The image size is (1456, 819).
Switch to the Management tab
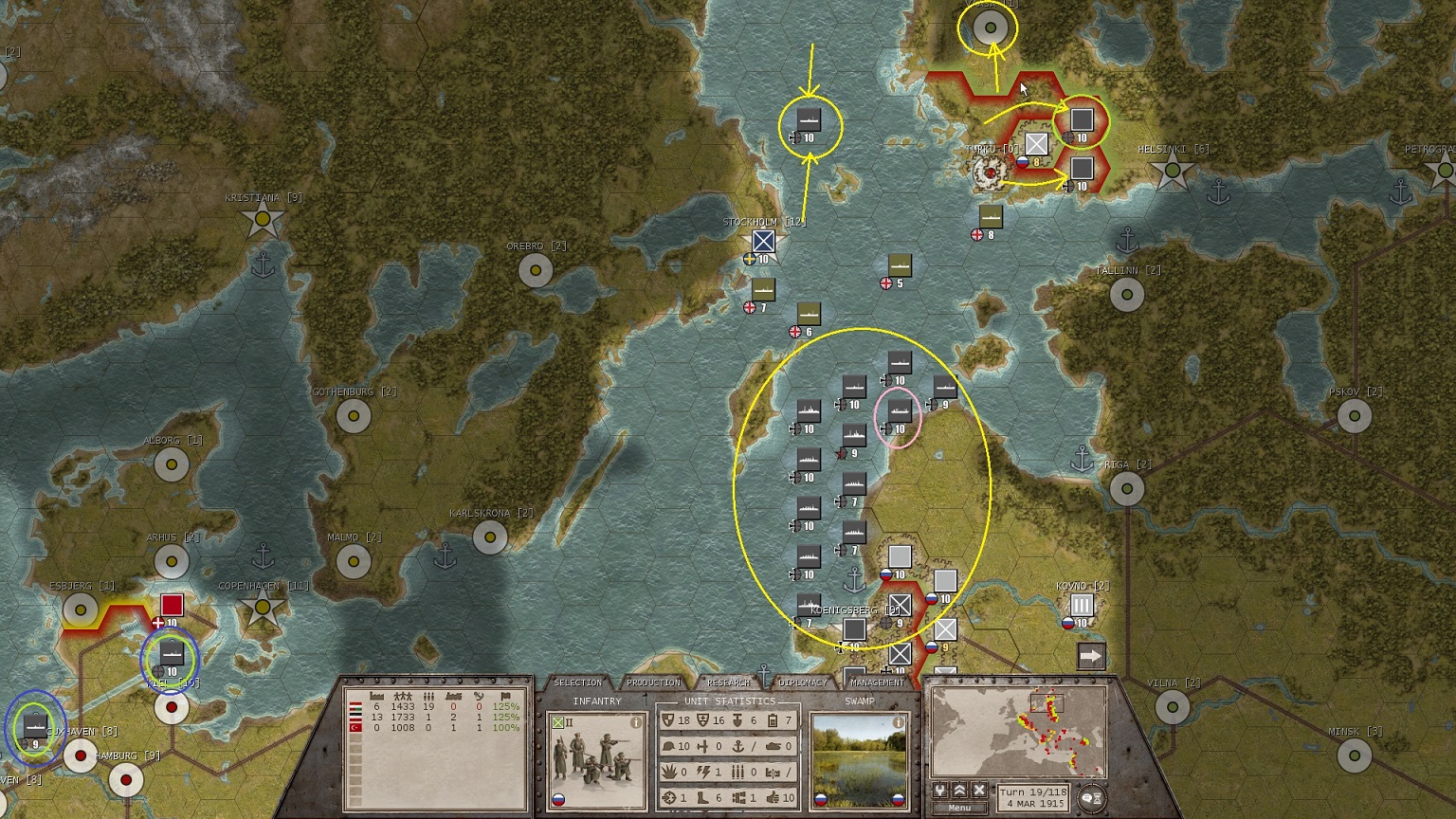point(878,682)
